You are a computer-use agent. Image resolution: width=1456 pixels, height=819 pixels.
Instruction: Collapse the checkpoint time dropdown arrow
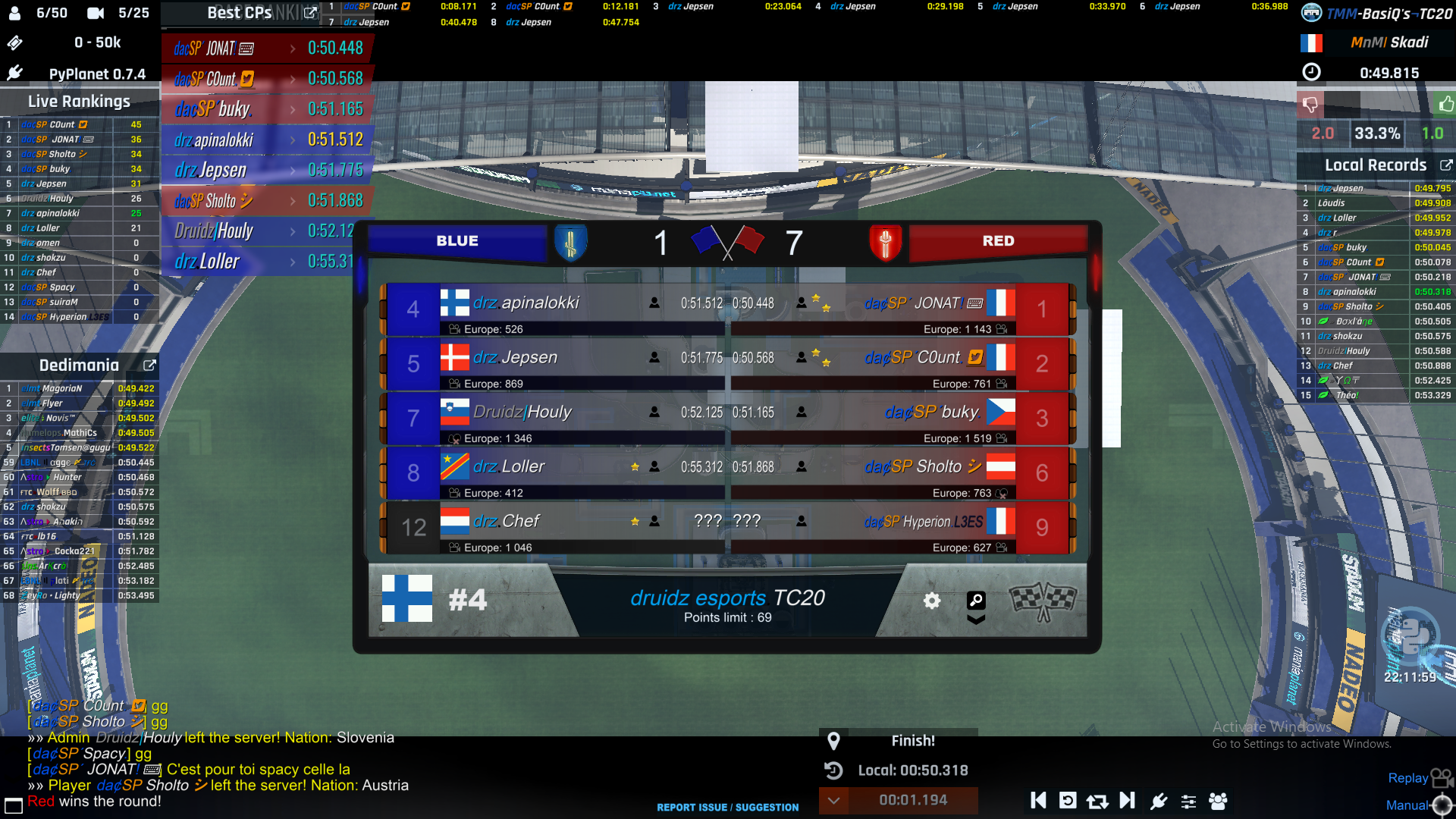(833, 801)
